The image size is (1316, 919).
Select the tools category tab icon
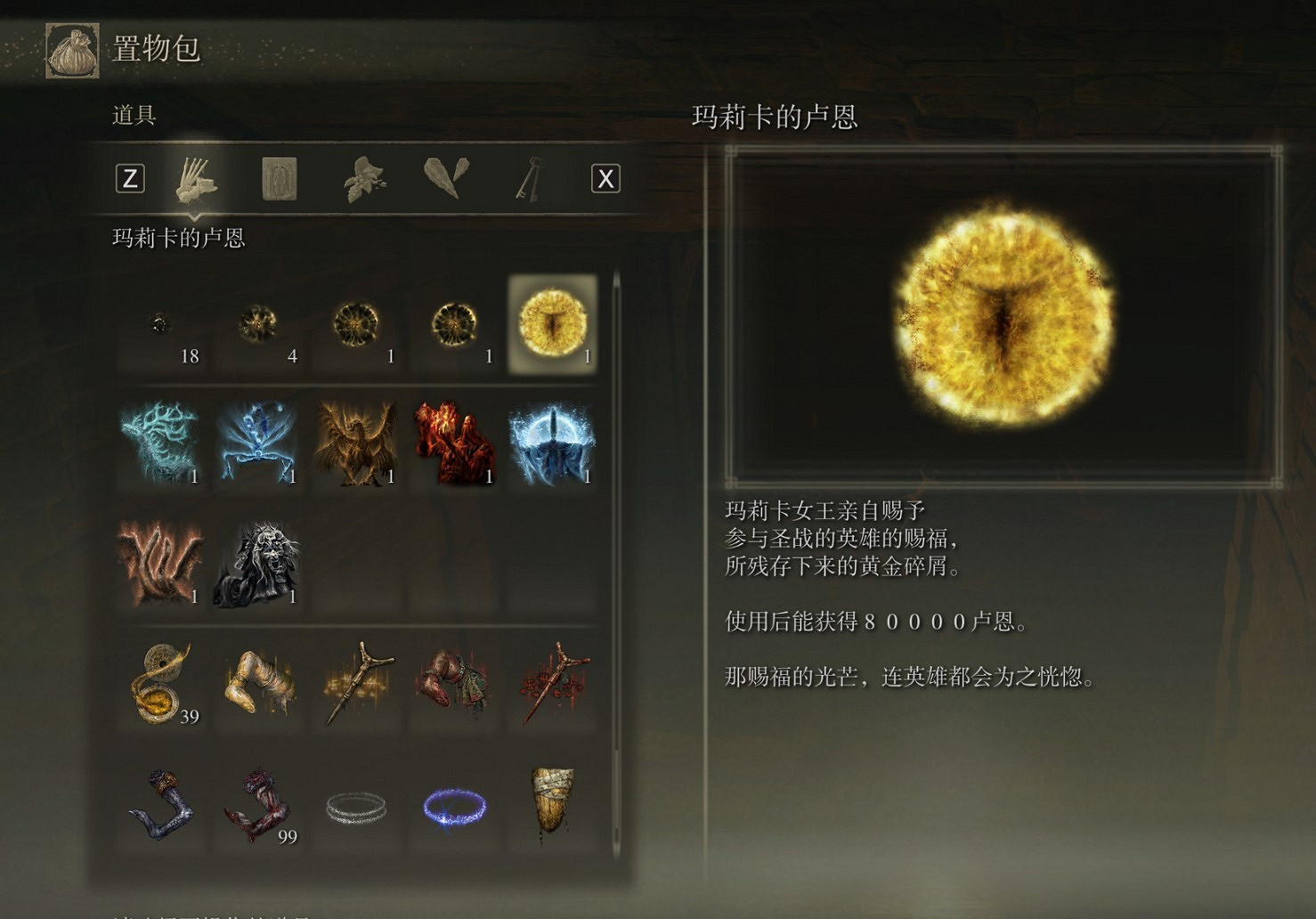(196, 178)
